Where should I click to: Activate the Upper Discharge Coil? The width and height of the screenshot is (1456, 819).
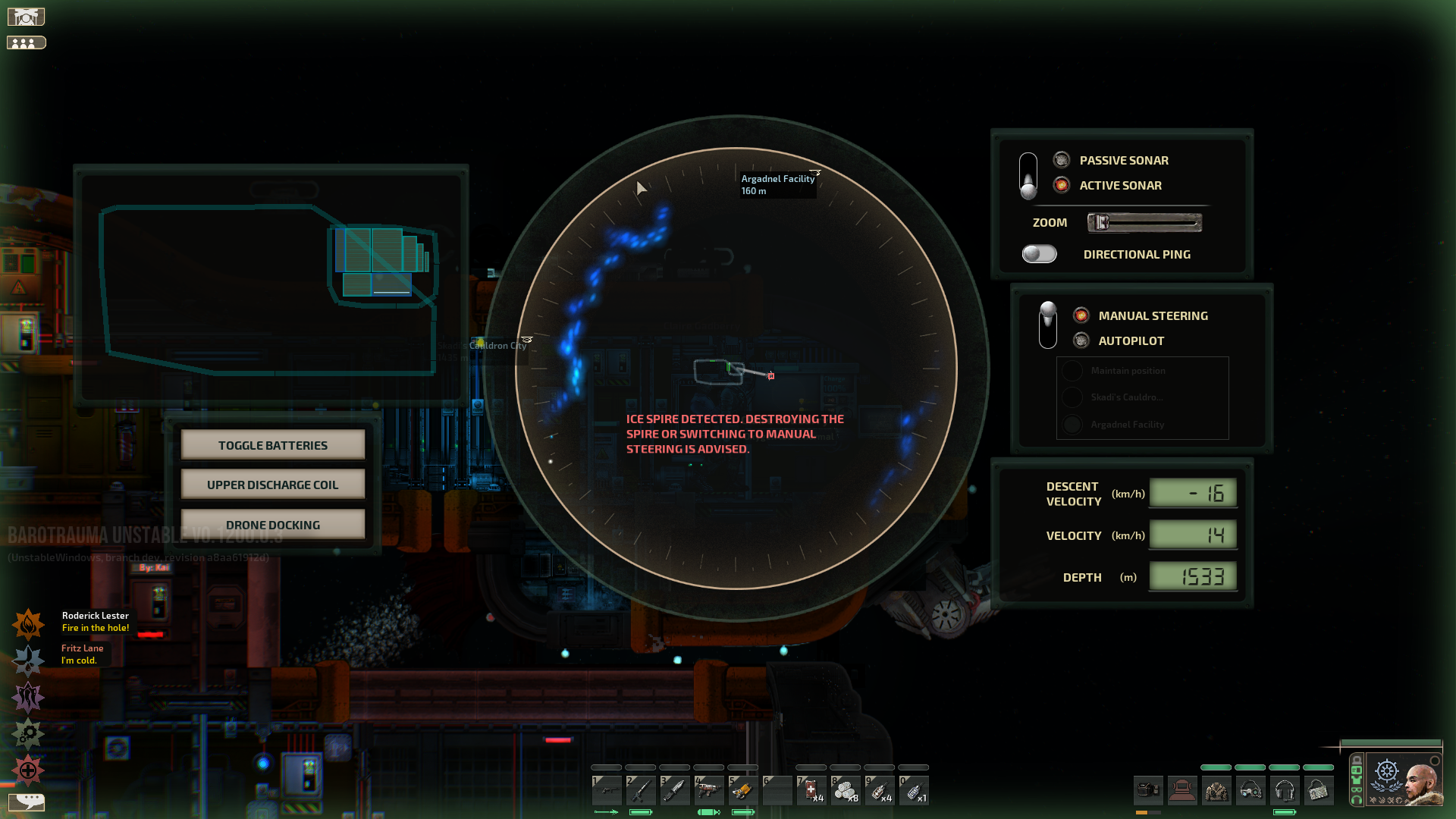tap(272, 484)
